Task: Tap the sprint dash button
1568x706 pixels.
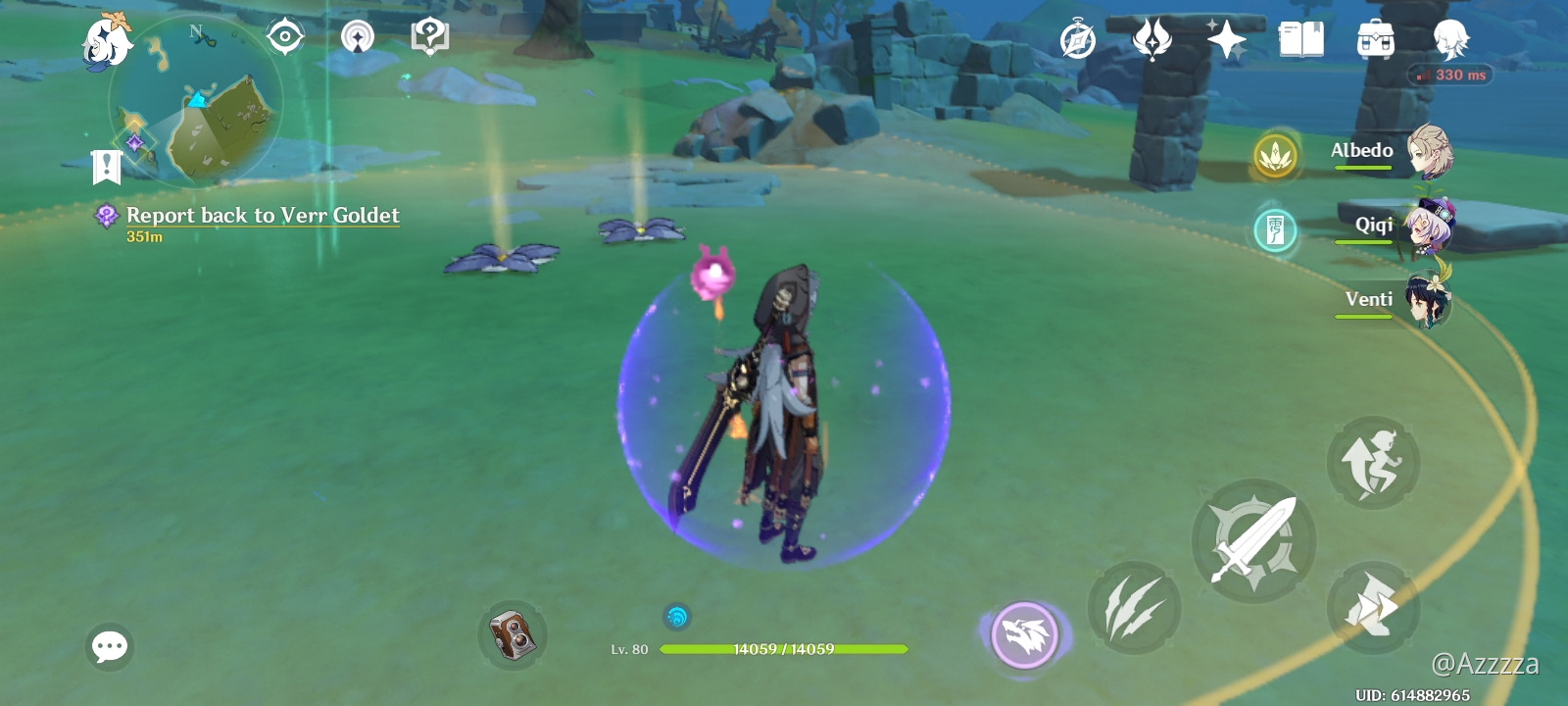Action: (1373, 608)
